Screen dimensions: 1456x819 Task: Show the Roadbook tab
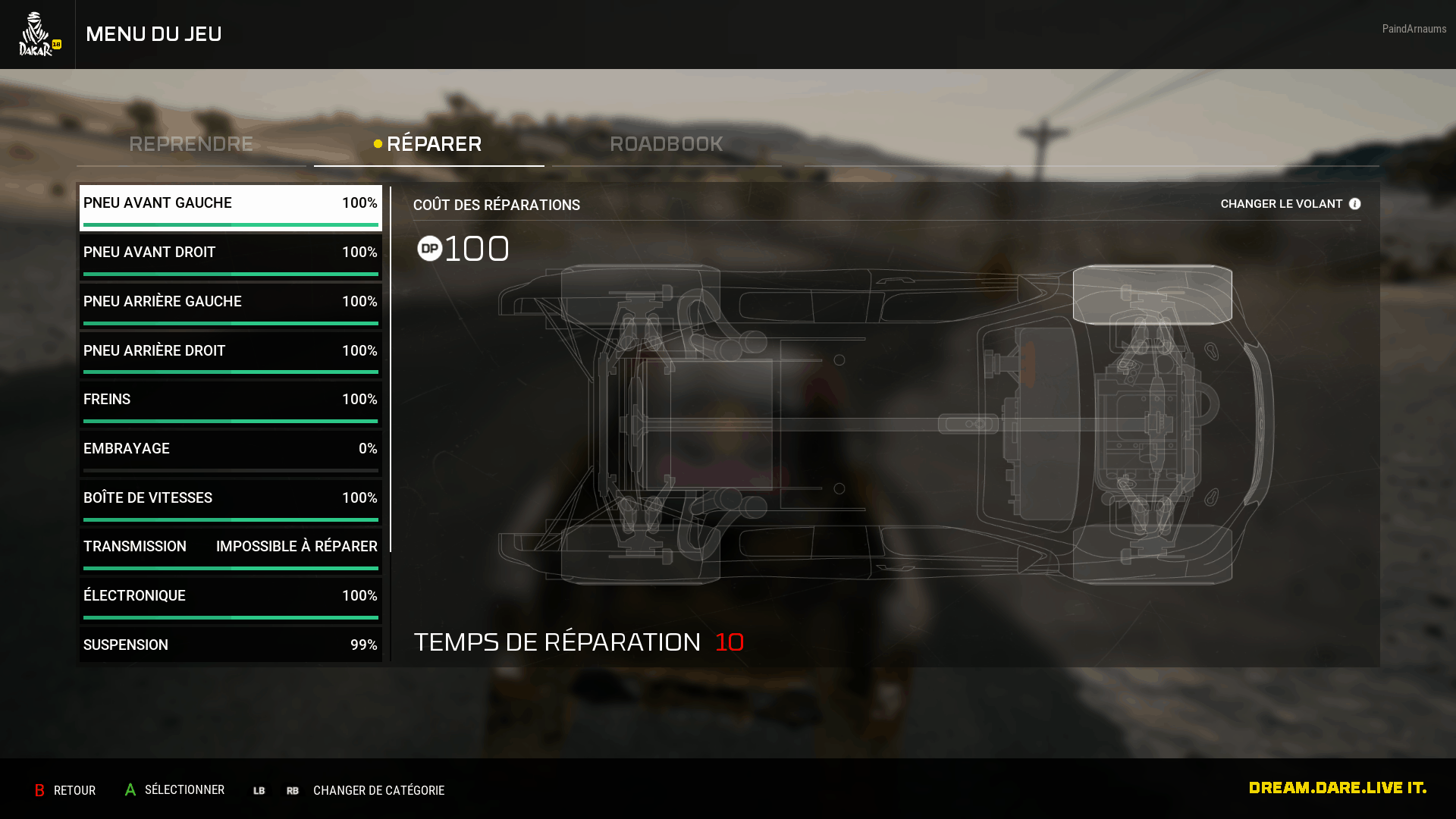point(667,144)
